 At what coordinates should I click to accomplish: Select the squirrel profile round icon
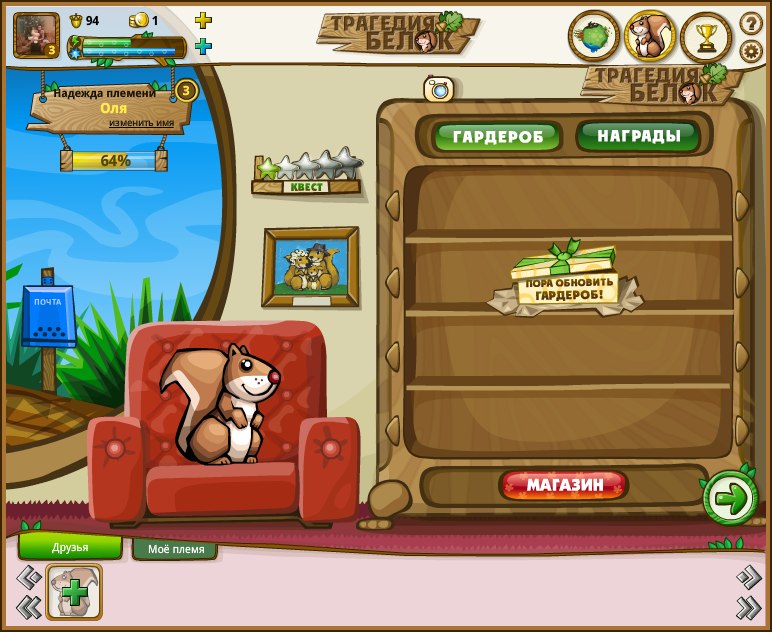(650, 37)
